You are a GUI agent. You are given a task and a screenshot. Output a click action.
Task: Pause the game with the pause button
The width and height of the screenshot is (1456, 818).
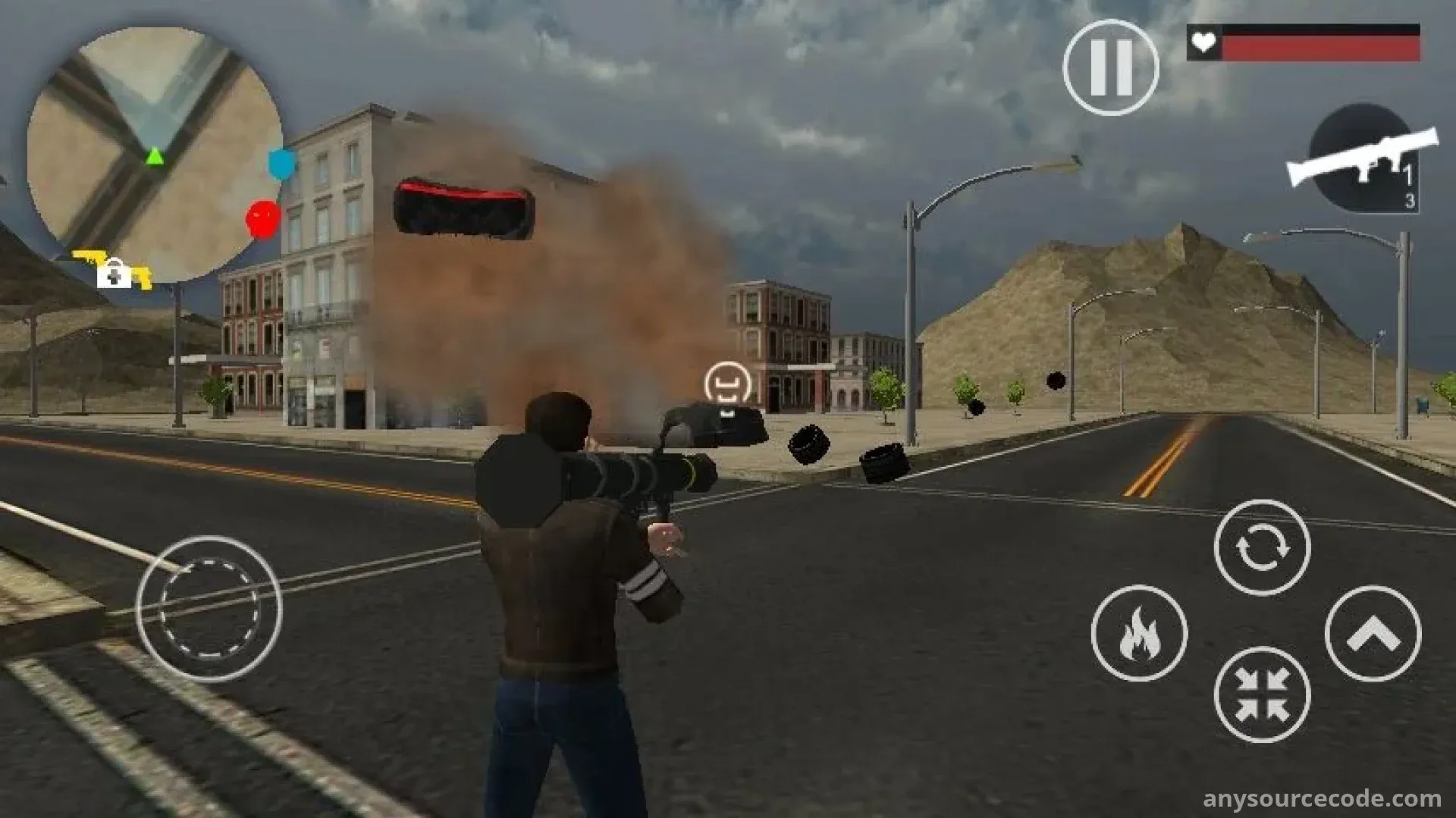(x=1110, y=67)
